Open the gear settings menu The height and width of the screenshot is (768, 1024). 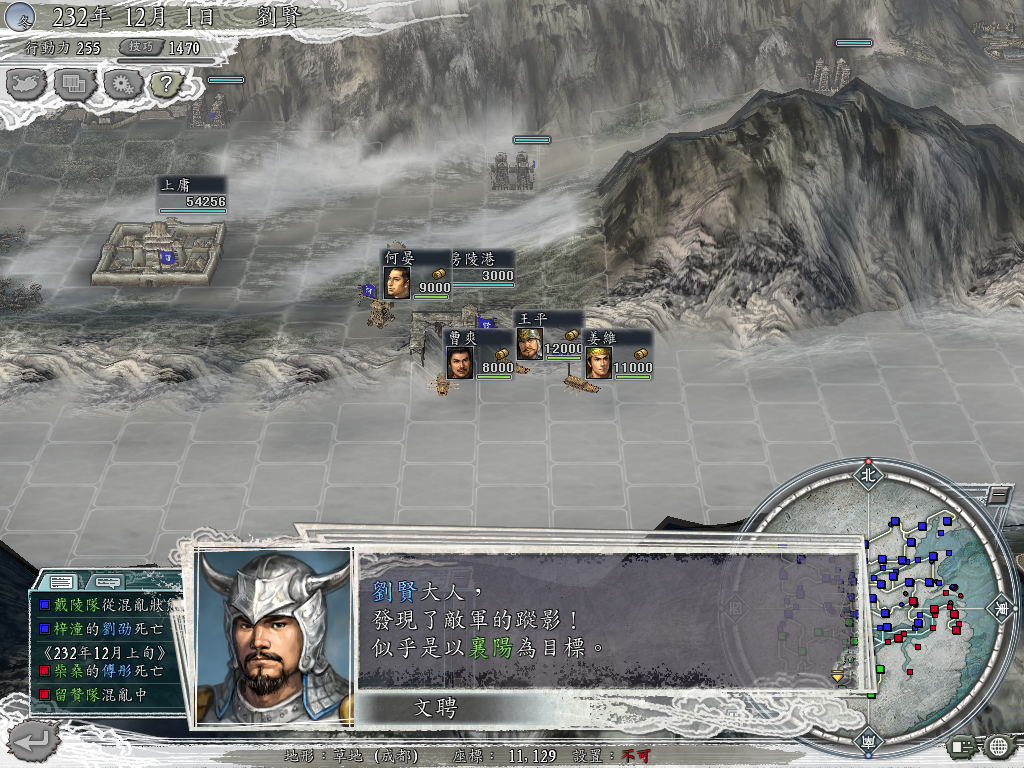pyautogui.click(x=122, y=84)
